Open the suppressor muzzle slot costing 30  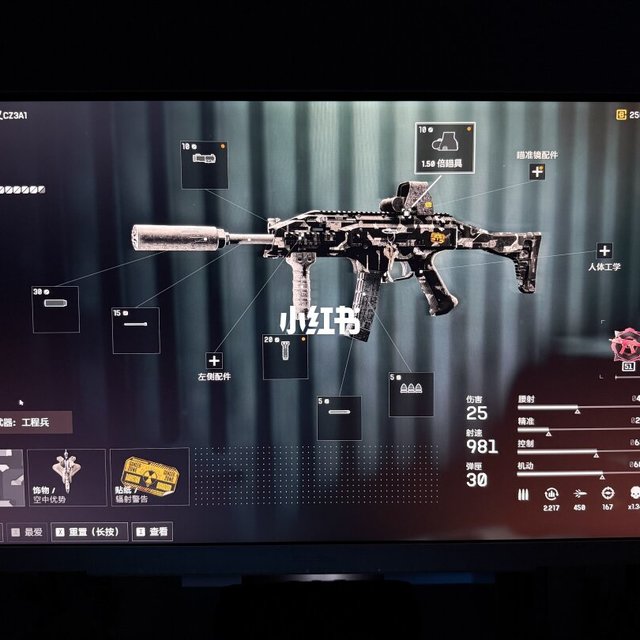pos(55,309)
